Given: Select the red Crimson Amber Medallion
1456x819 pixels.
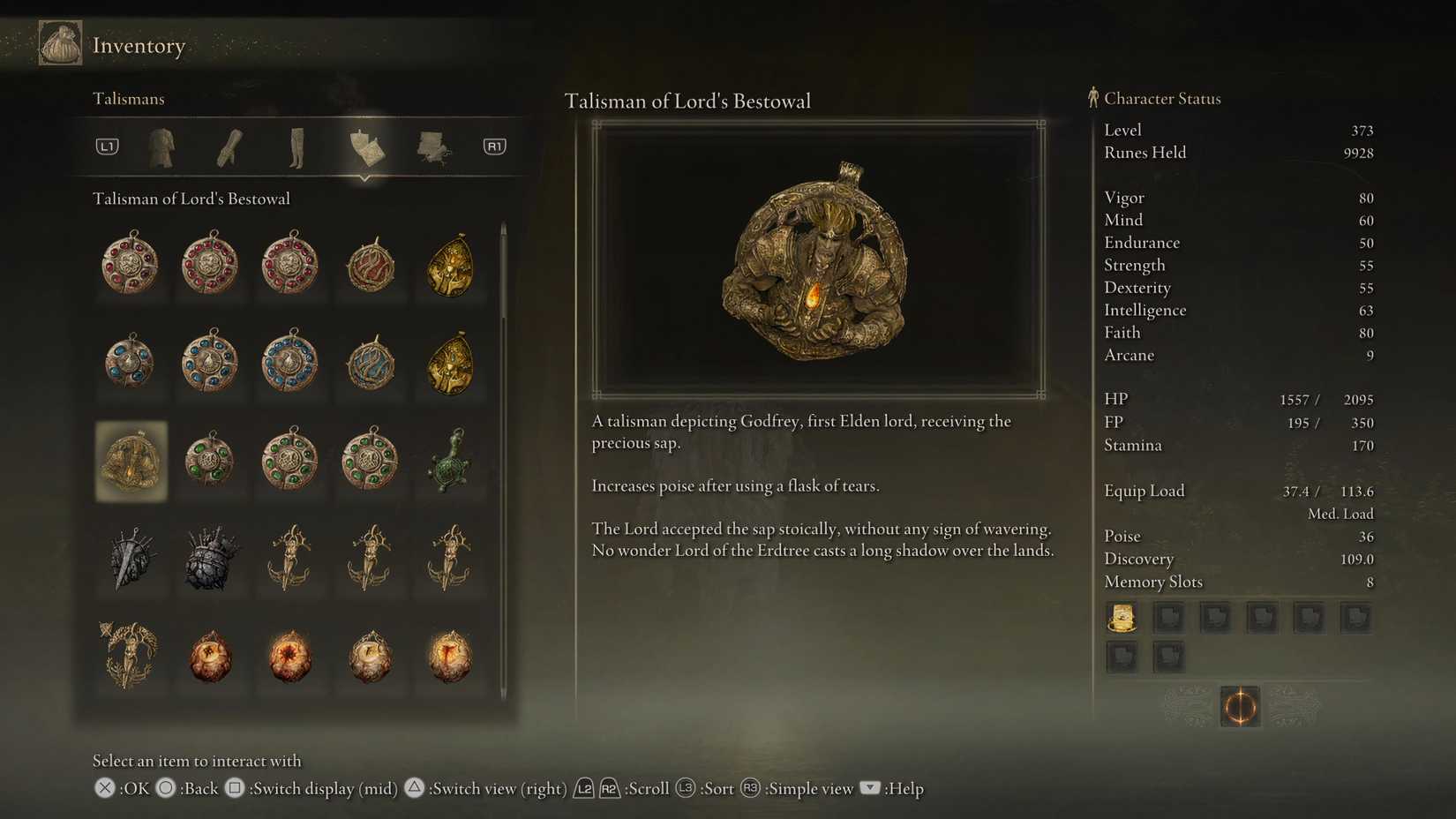Looking at the screenshot, I should pyautogui.click(x=131, y=265).
